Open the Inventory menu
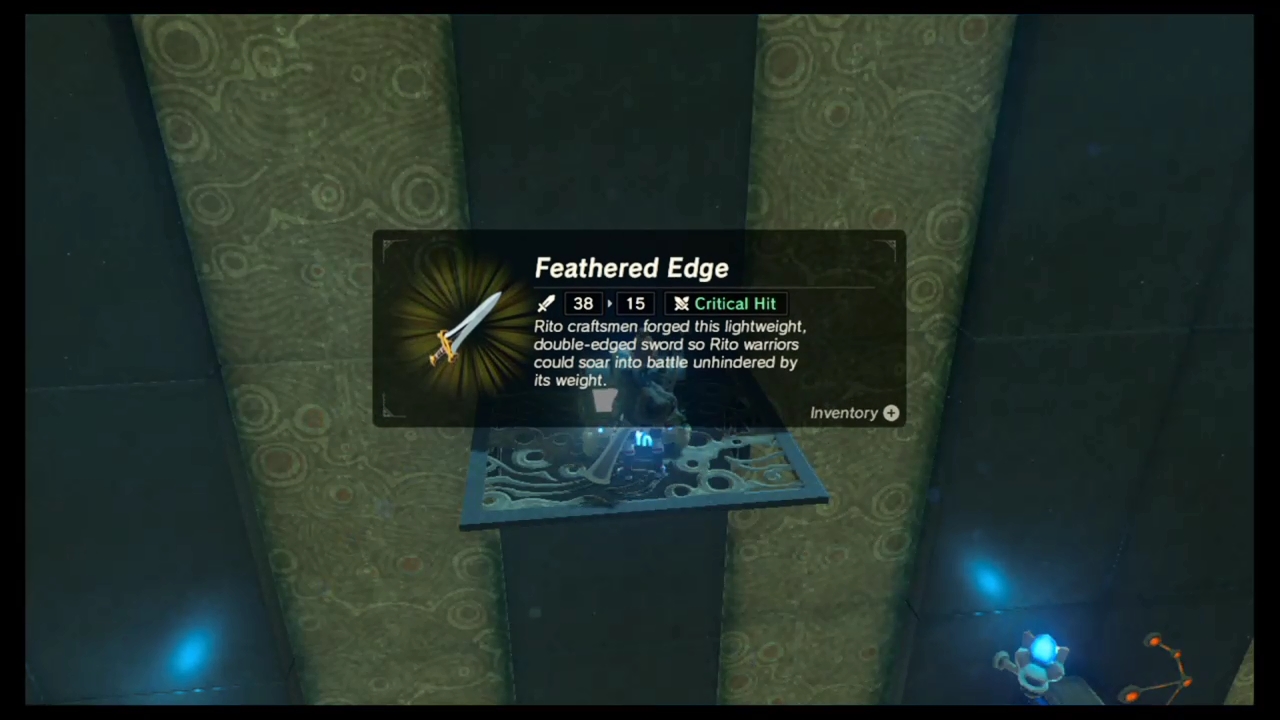Viewport: 1280px width, 720px height. 854,412
